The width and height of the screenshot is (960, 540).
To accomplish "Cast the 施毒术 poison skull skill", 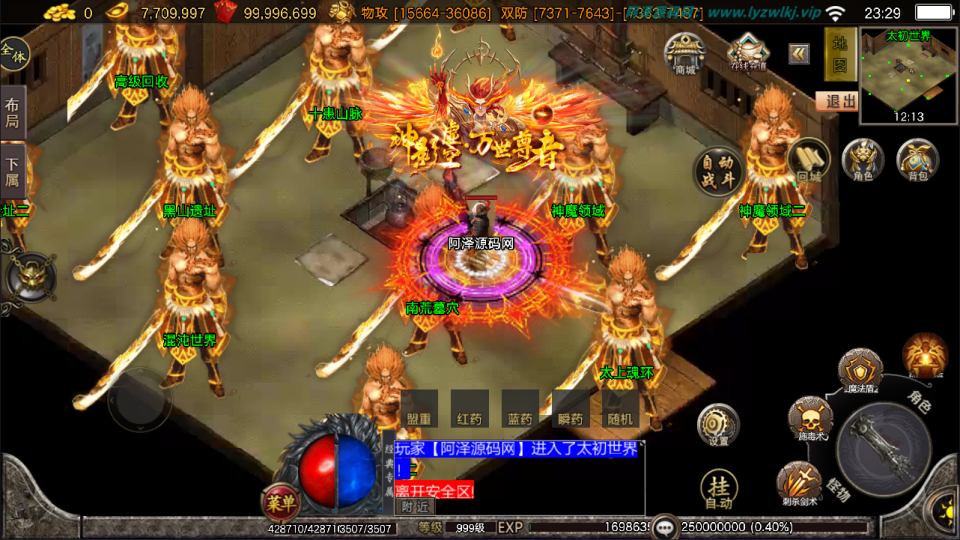I will coord(809,417).
